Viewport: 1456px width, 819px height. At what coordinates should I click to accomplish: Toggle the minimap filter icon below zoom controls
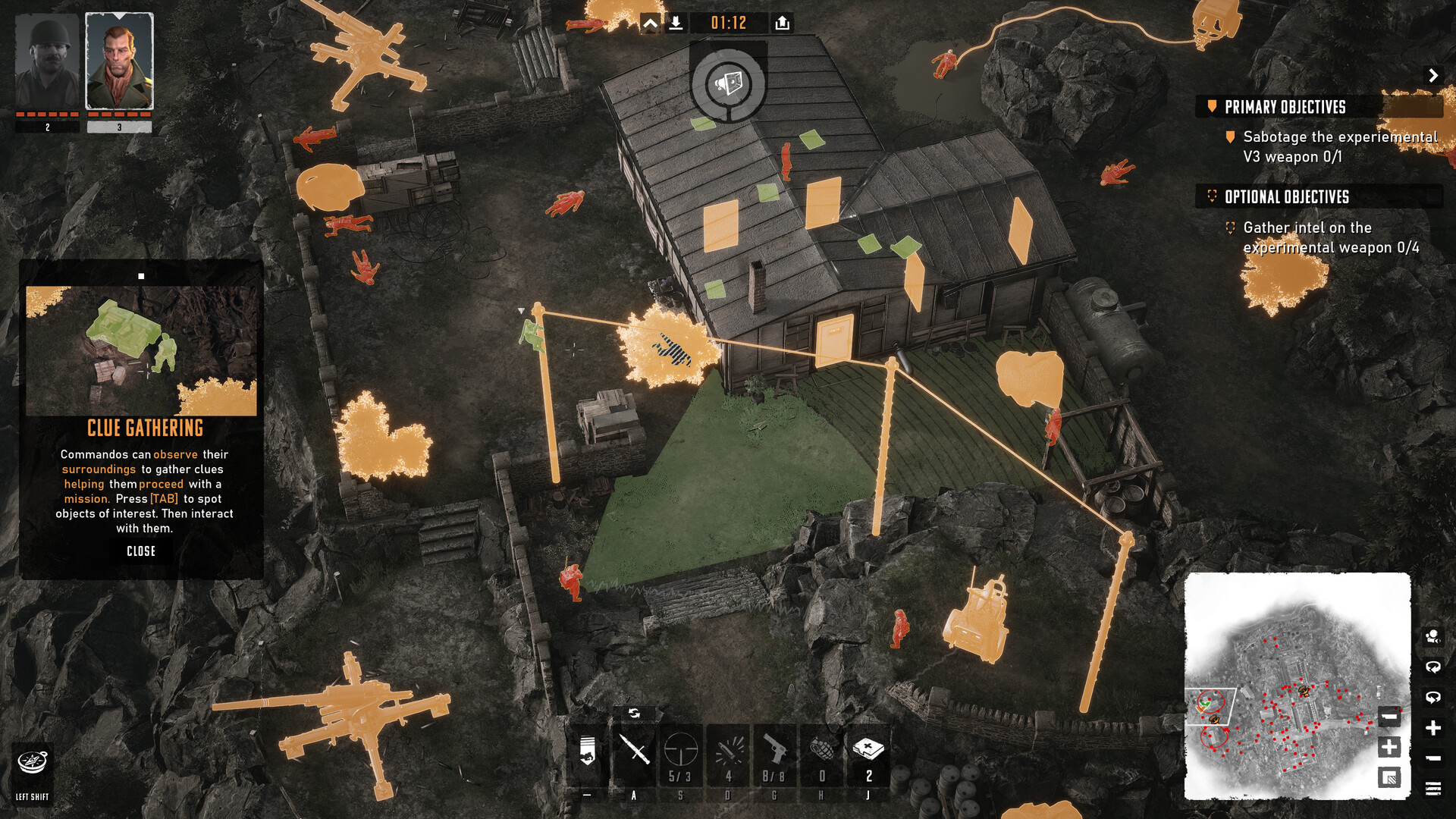click(1390, 777)
